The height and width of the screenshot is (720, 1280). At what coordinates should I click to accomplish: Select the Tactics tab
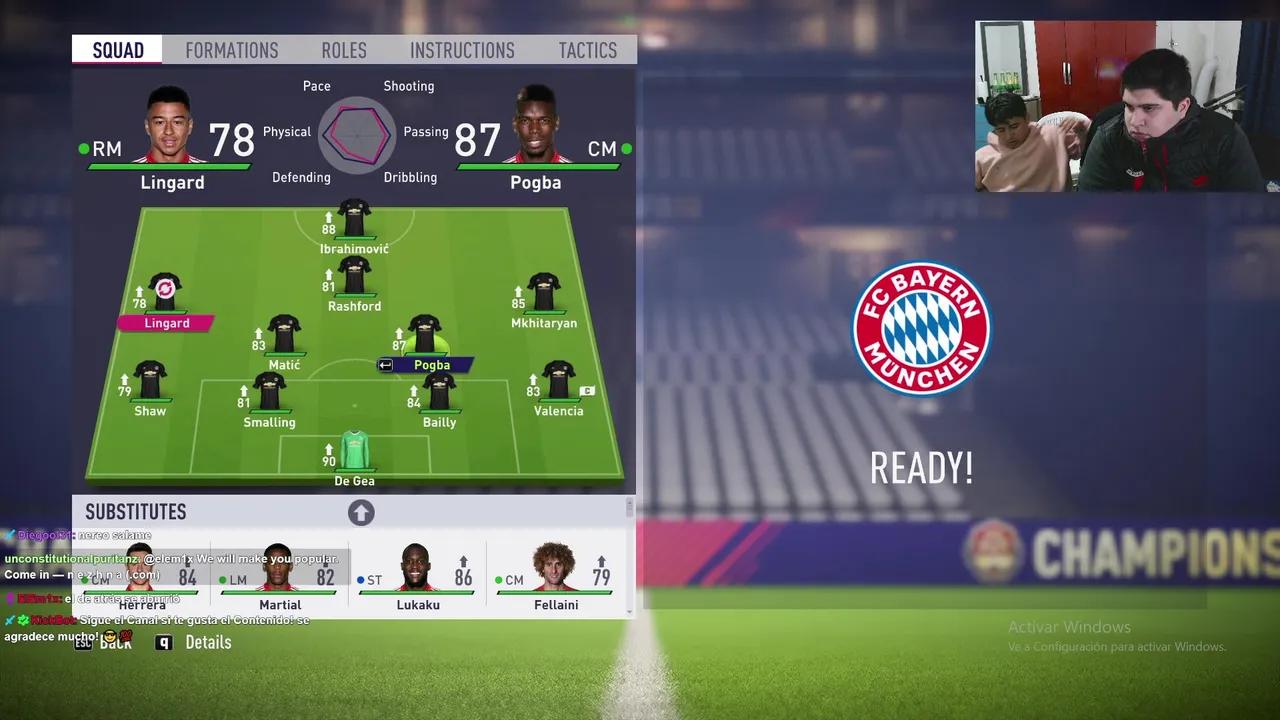pyautogui.click(x=587, y=50)
